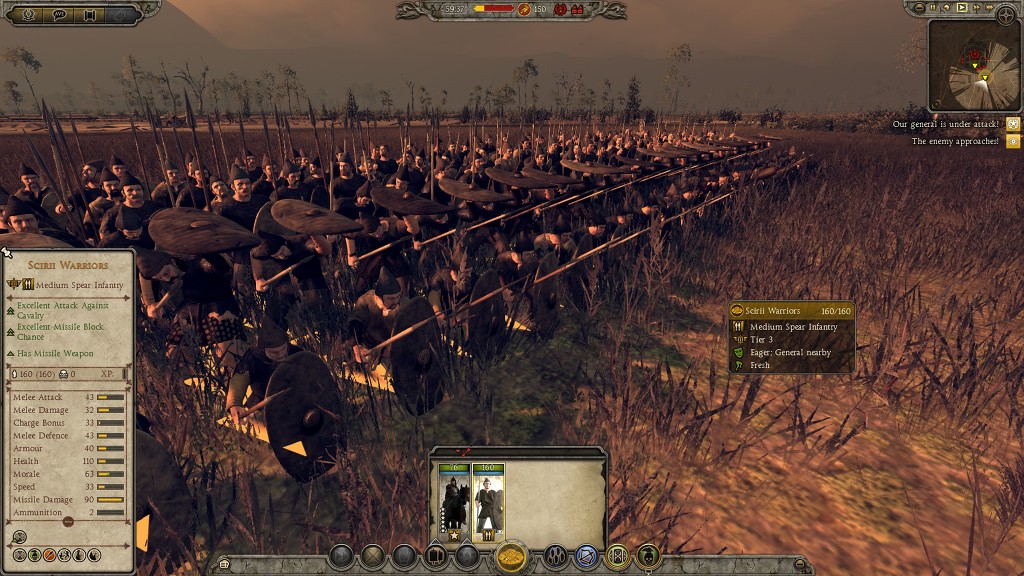Click the "The enemy approaches!" alert icon

pos(1013,141)
